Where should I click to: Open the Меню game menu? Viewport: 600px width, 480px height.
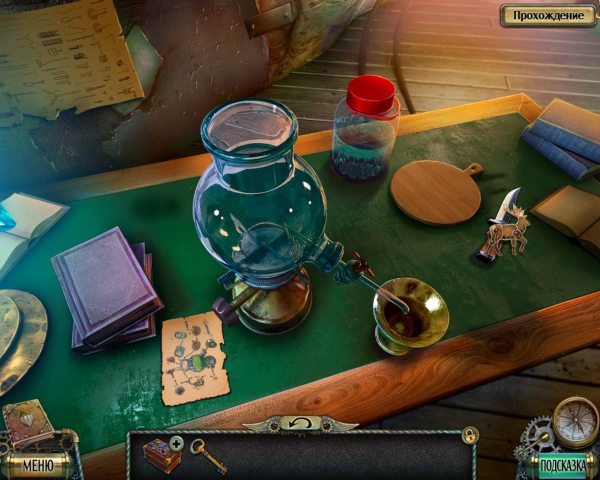(x=37, y=464)
